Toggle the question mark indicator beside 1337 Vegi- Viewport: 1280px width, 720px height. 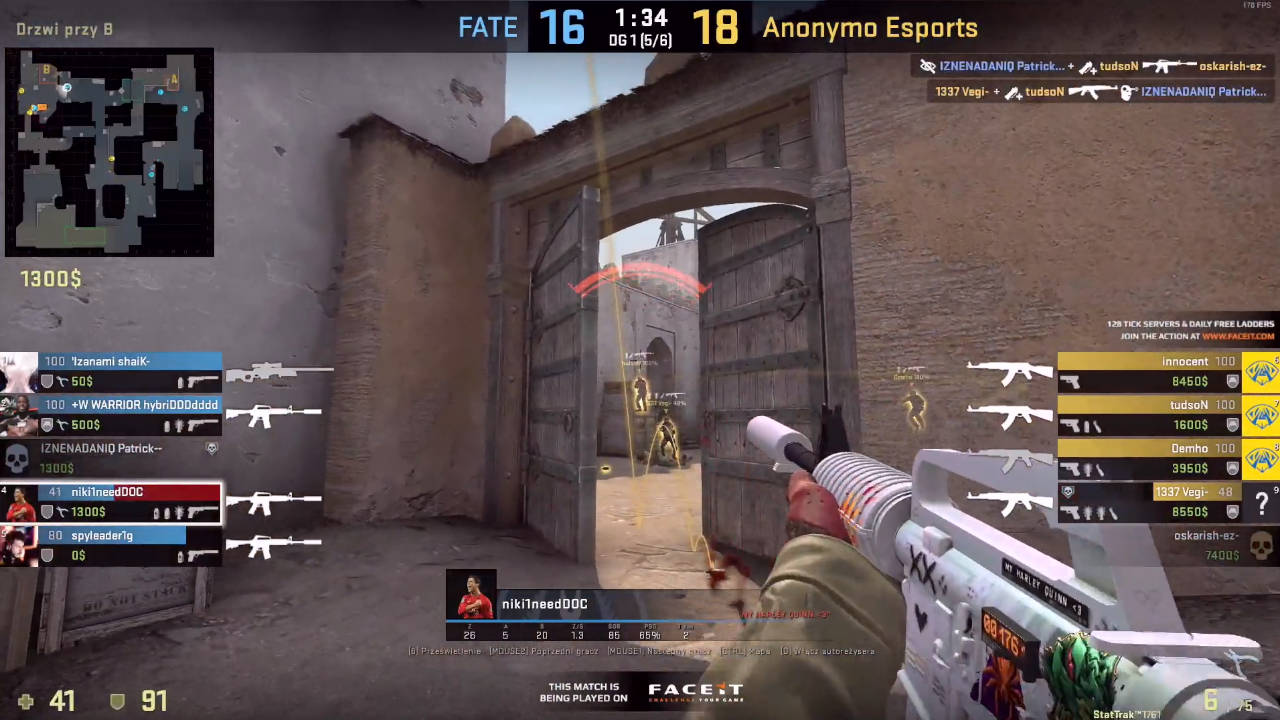1262,503
